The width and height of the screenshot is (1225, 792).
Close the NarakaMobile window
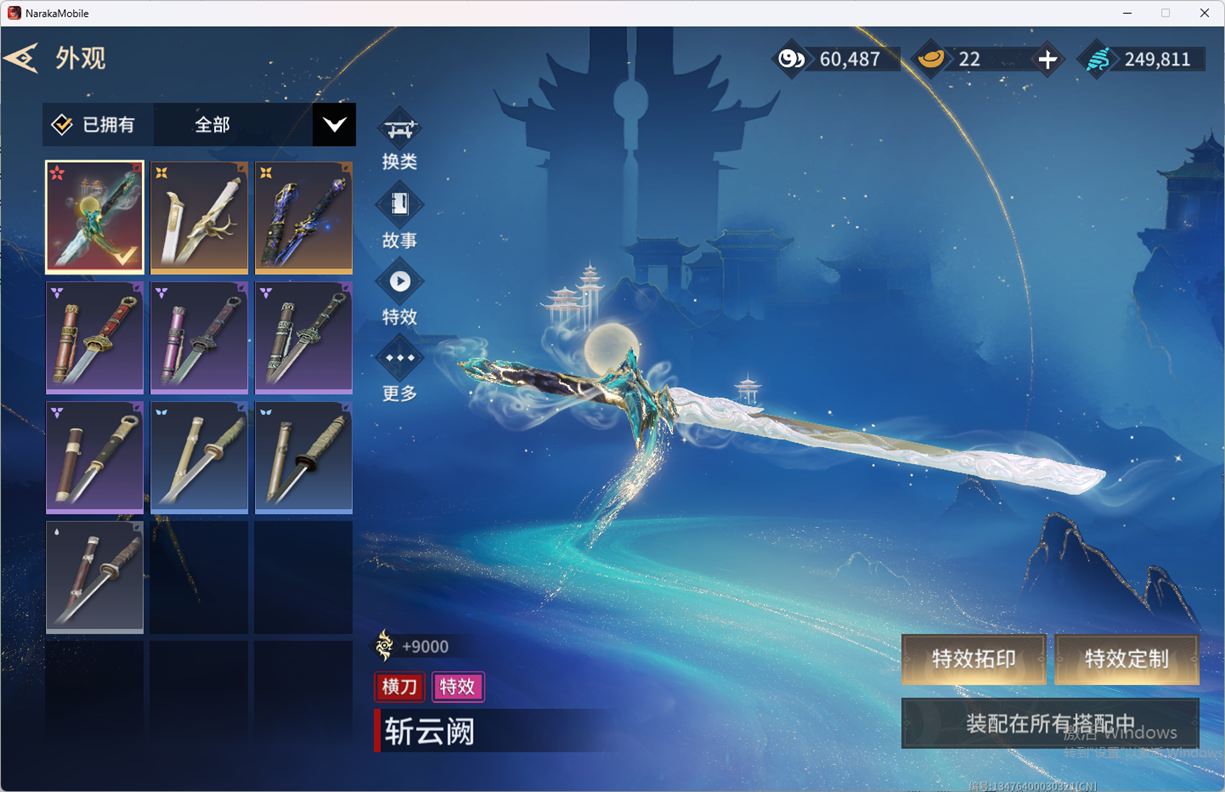point(1202,13)
